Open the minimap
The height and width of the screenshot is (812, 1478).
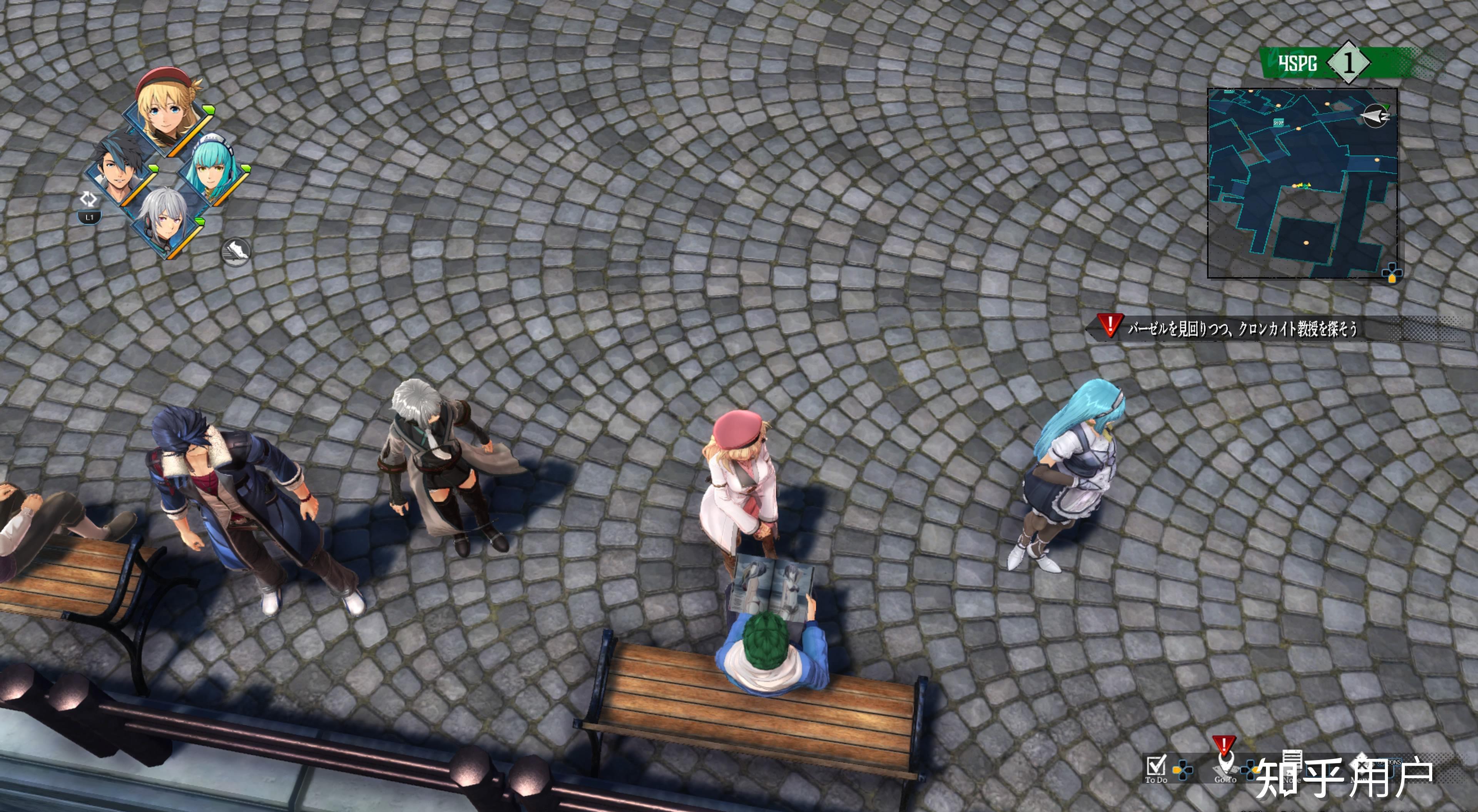(x=1301, y=182)
